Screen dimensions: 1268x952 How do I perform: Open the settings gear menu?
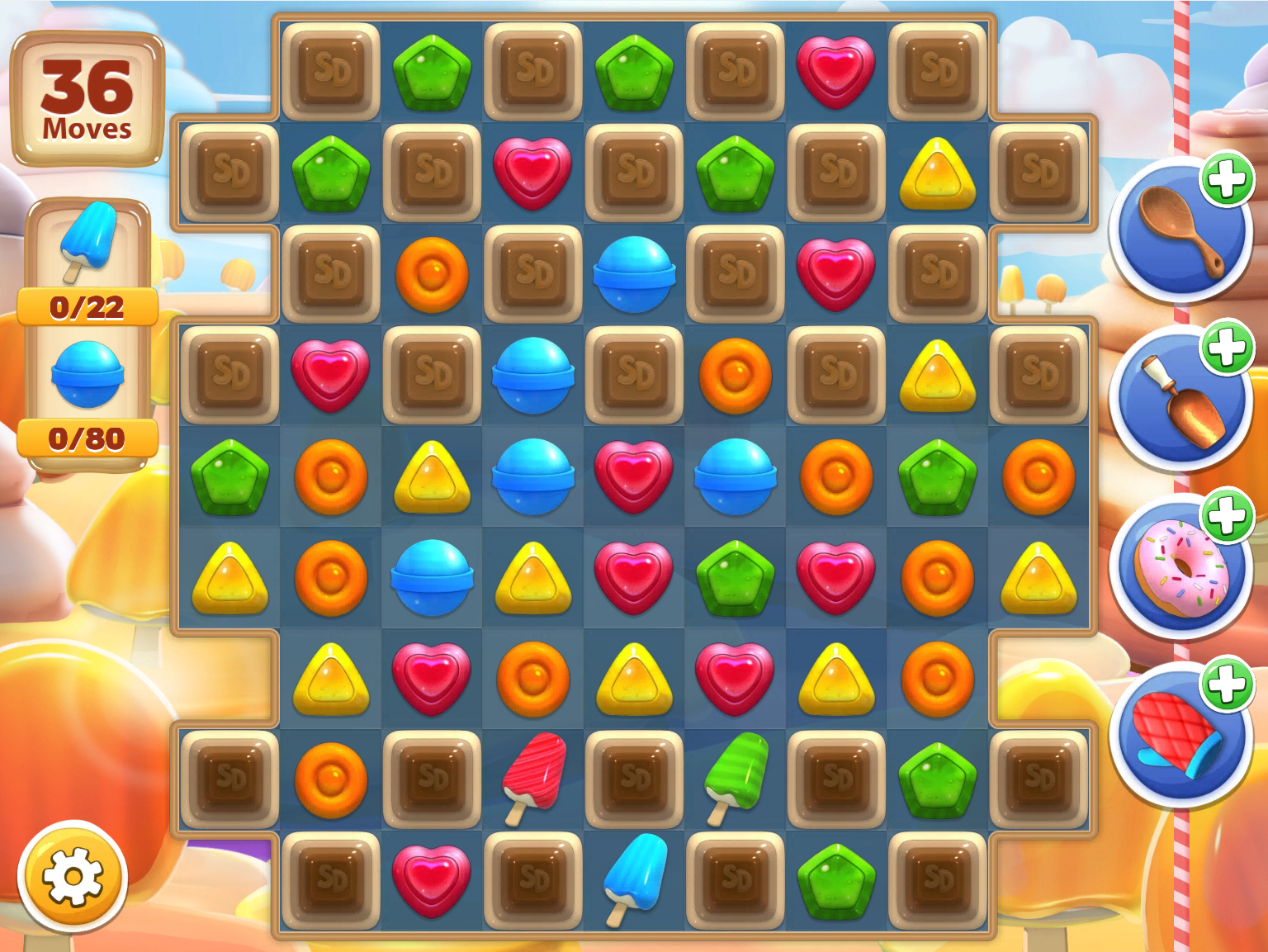point(73,878)
